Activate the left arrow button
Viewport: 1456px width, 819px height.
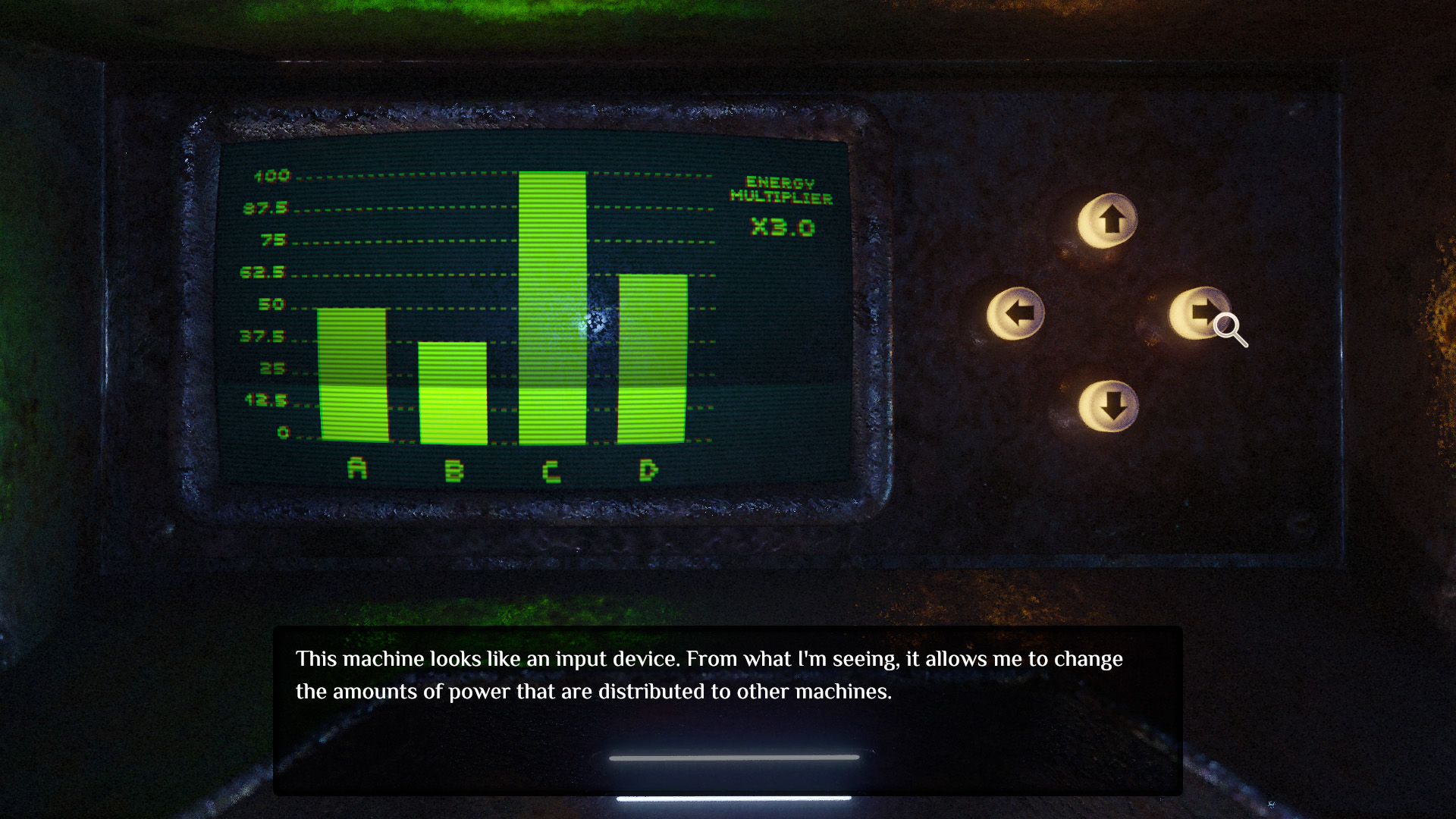coord(1015,312)
